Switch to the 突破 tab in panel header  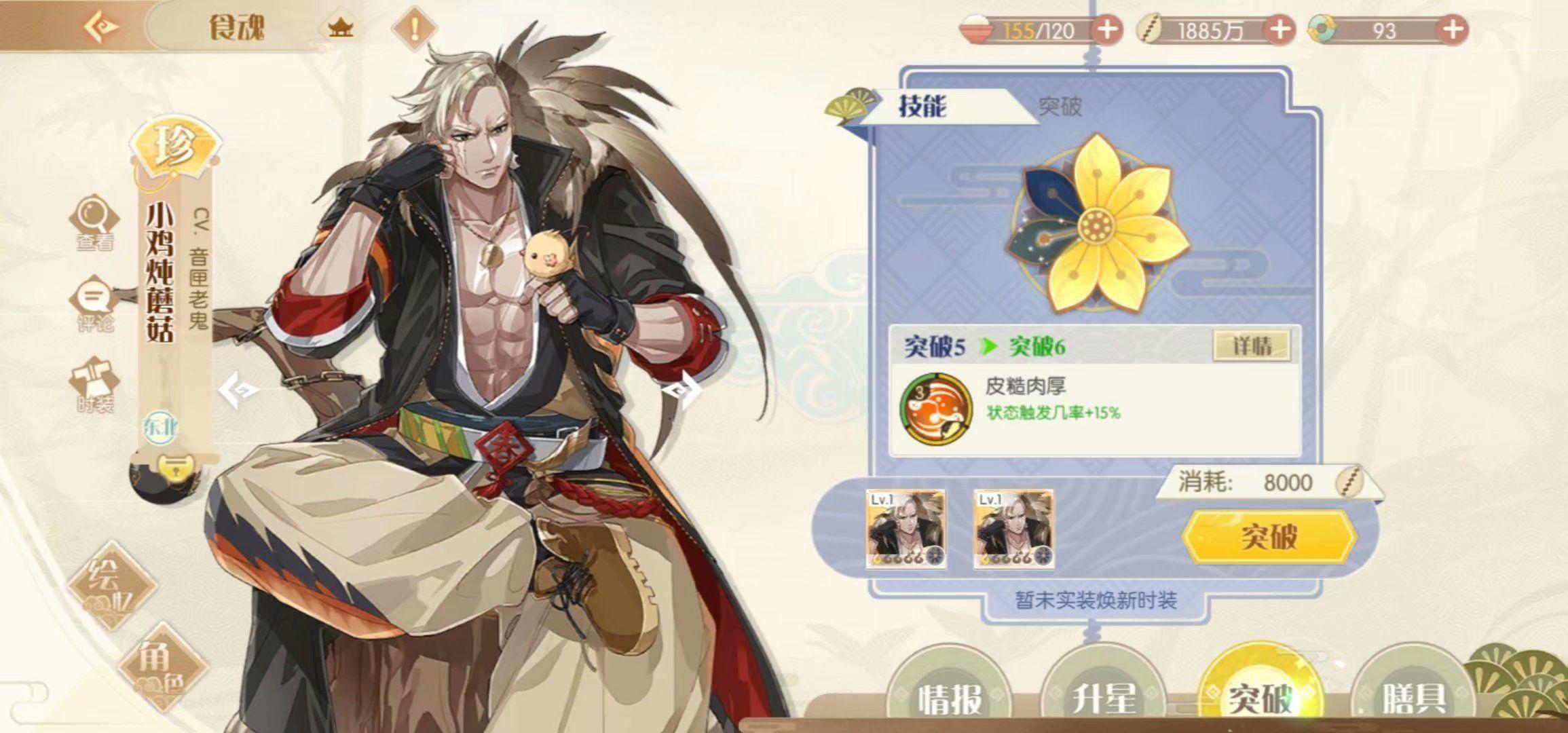[1060, 107]
